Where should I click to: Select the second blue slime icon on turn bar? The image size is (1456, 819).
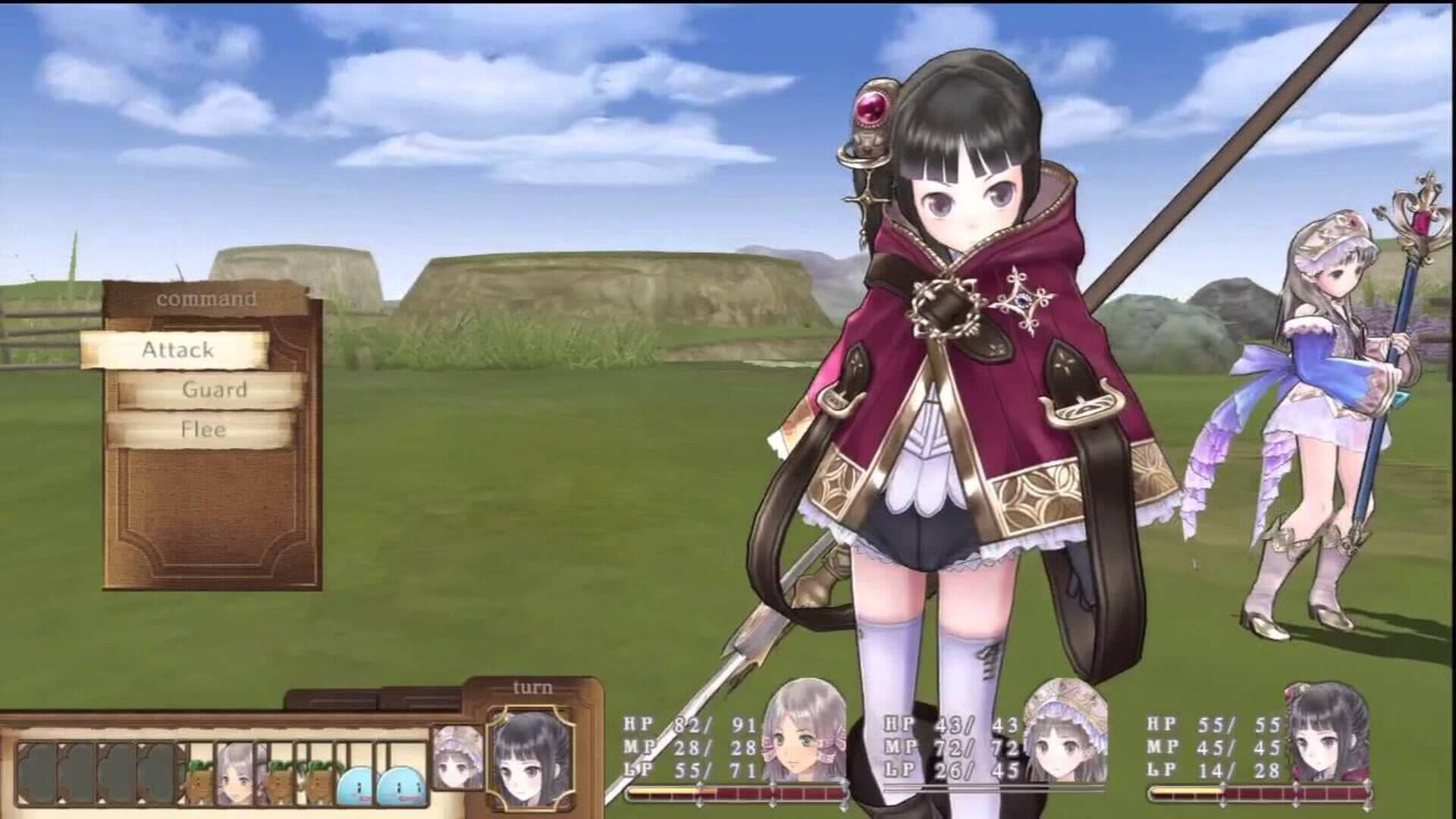400,783
